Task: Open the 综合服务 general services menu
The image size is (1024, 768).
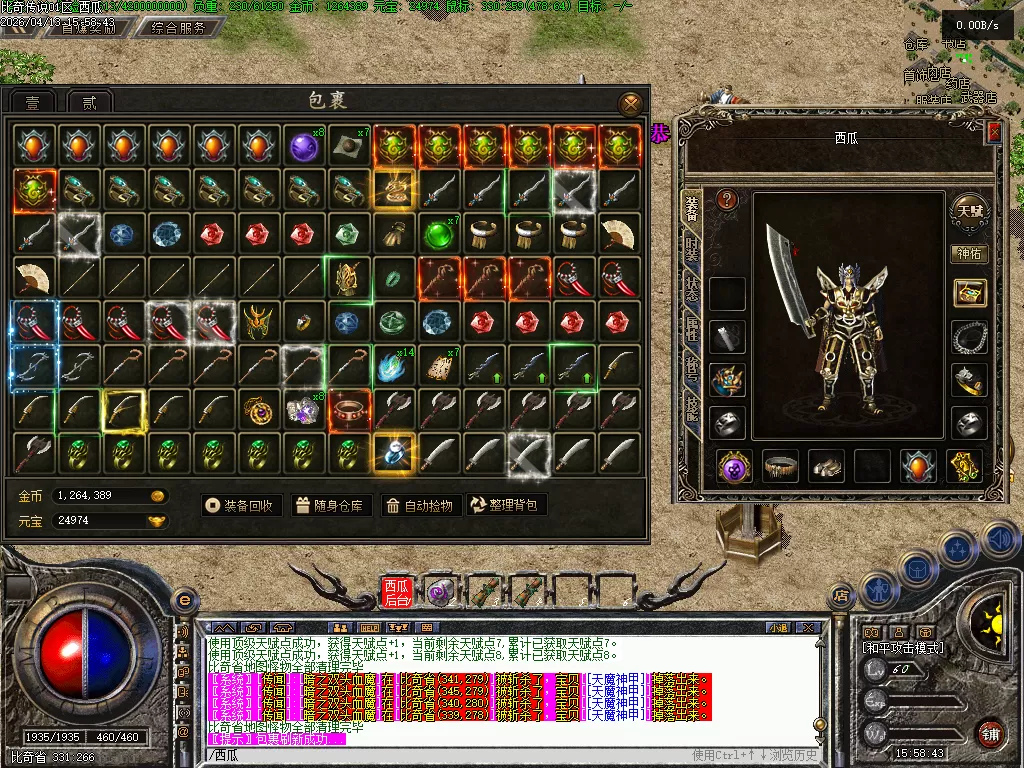Action: click(x=179, y=28)
